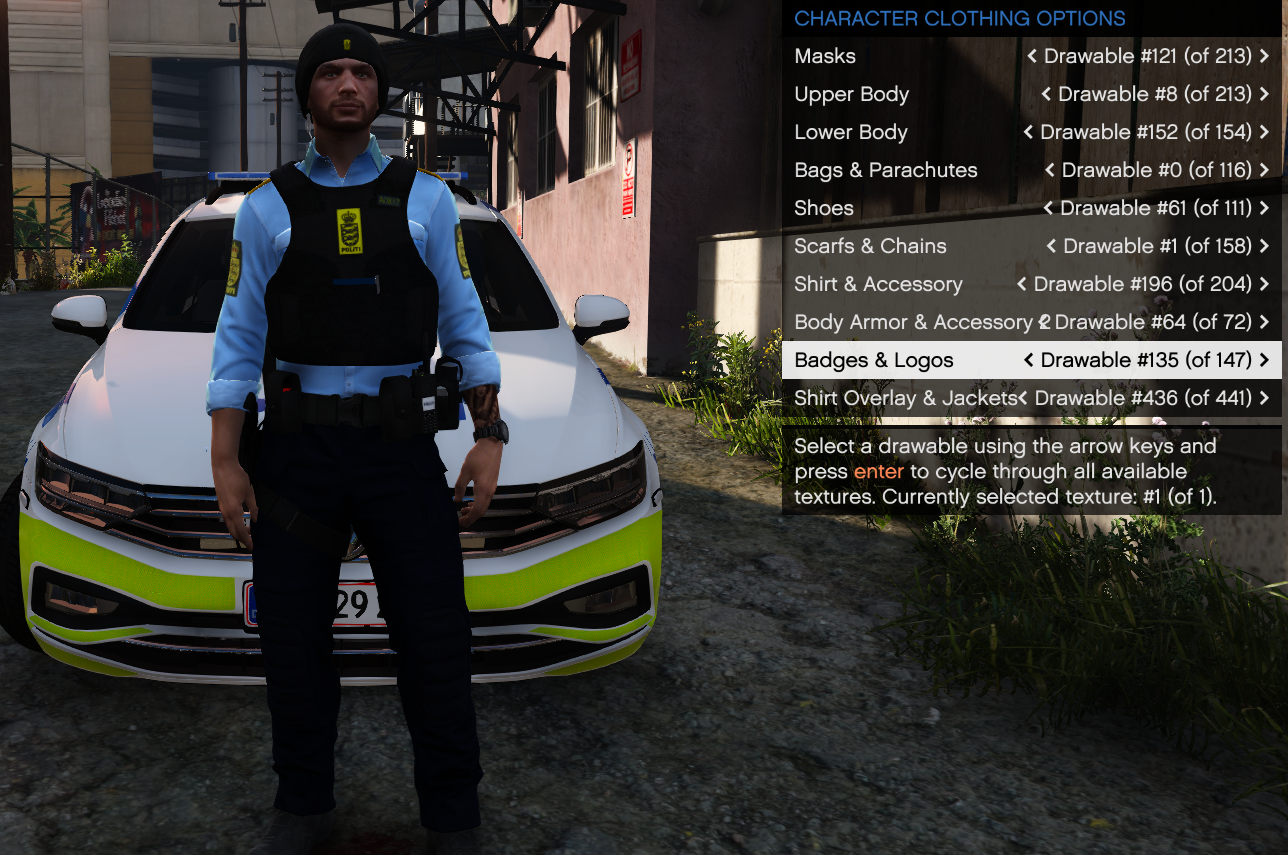Screen dimensions: 1288x855
Task: Click previous arrow on Upper Body drawable
Action: point(1046,95)
